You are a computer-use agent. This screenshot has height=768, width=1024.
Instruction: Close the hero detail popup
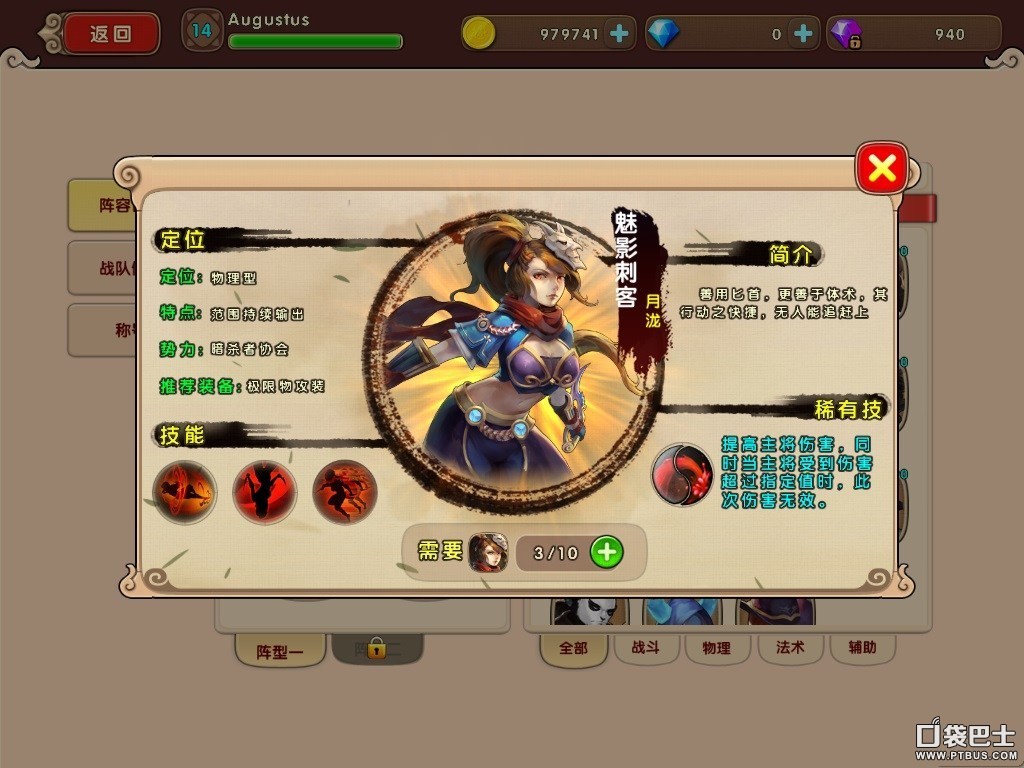pos(882,169)
